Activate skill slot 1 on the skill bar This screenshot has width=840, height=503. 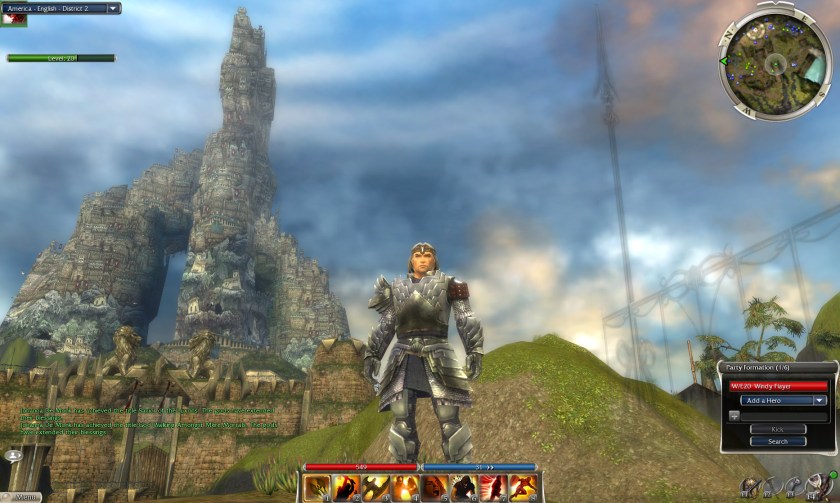(318, 488)
